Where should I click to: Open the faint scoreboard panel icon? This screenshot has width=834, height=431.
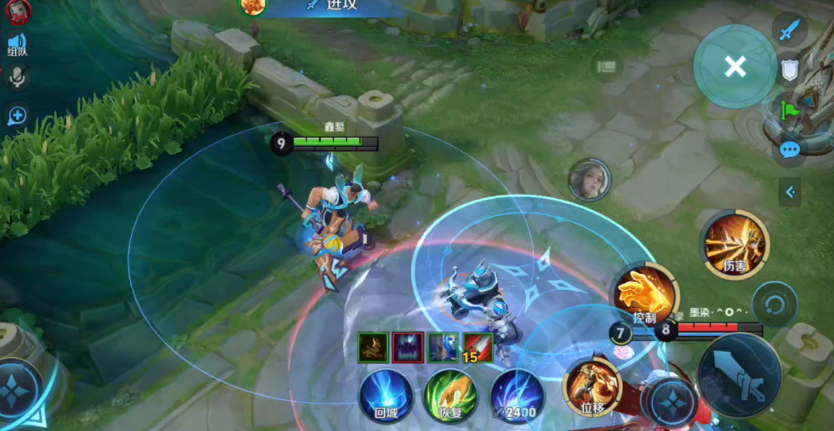(x=605, y=67)
